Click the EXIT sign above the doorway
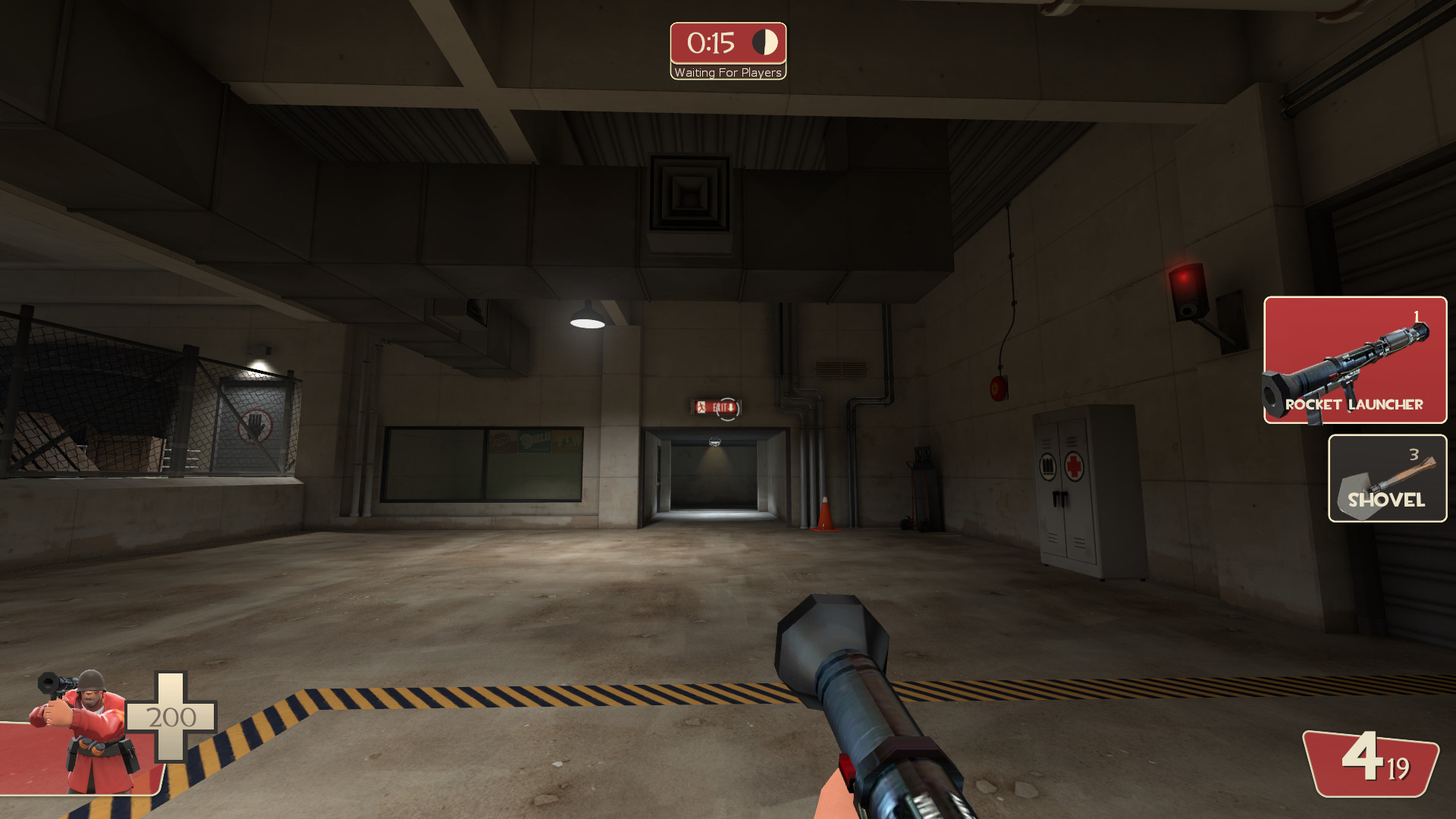 click(x=715, y=407)
